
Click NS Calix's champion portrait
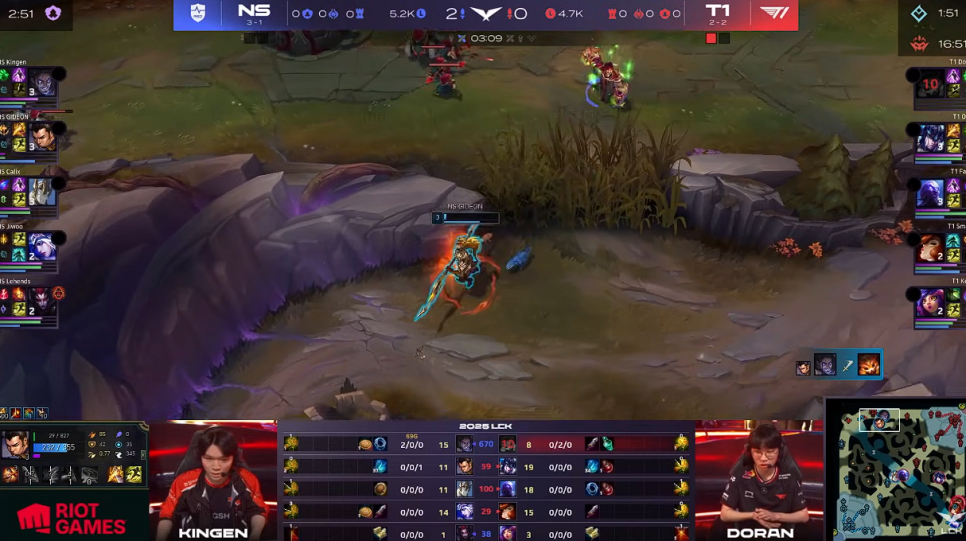click(42, 191)
